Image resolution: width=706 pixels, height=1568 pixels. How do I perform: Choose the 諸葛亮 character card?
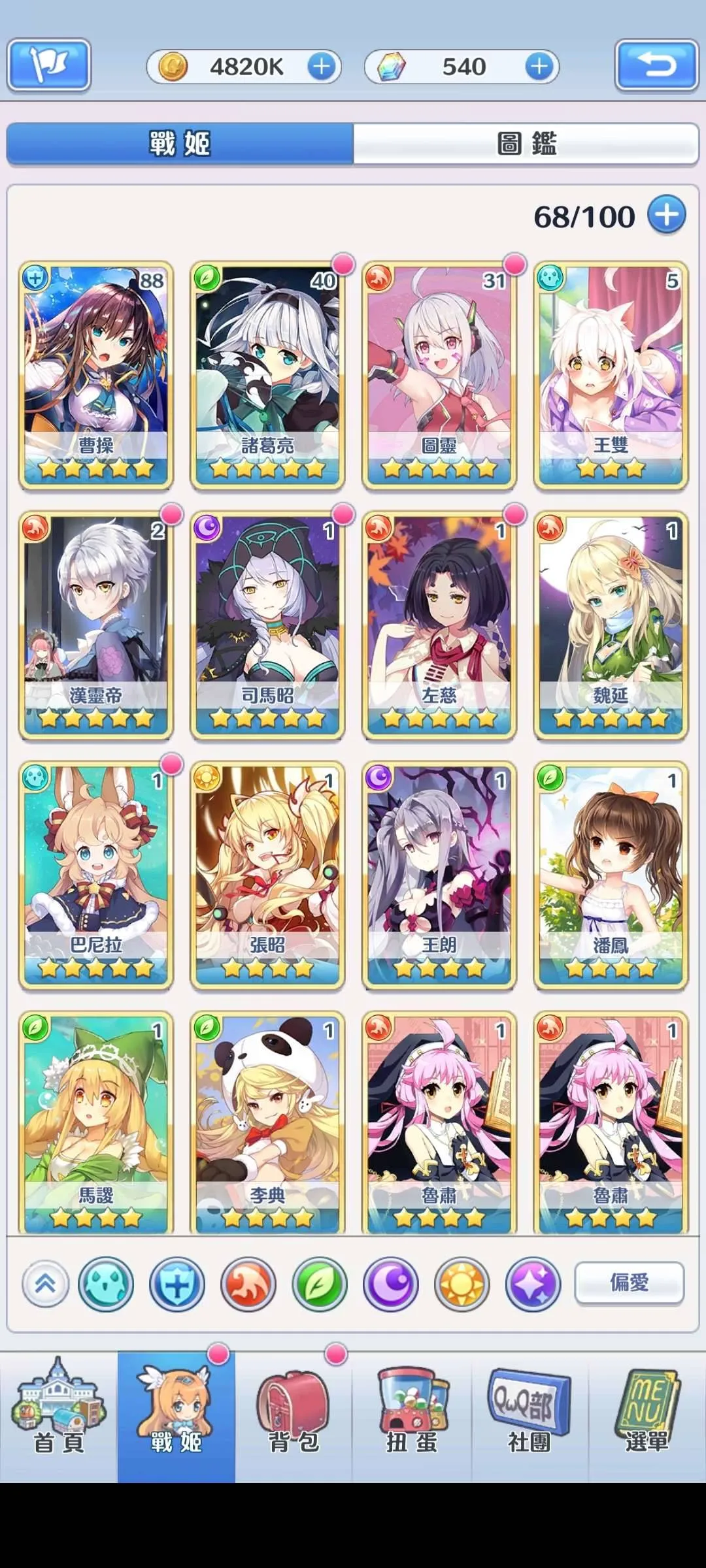tap(267, 375)
